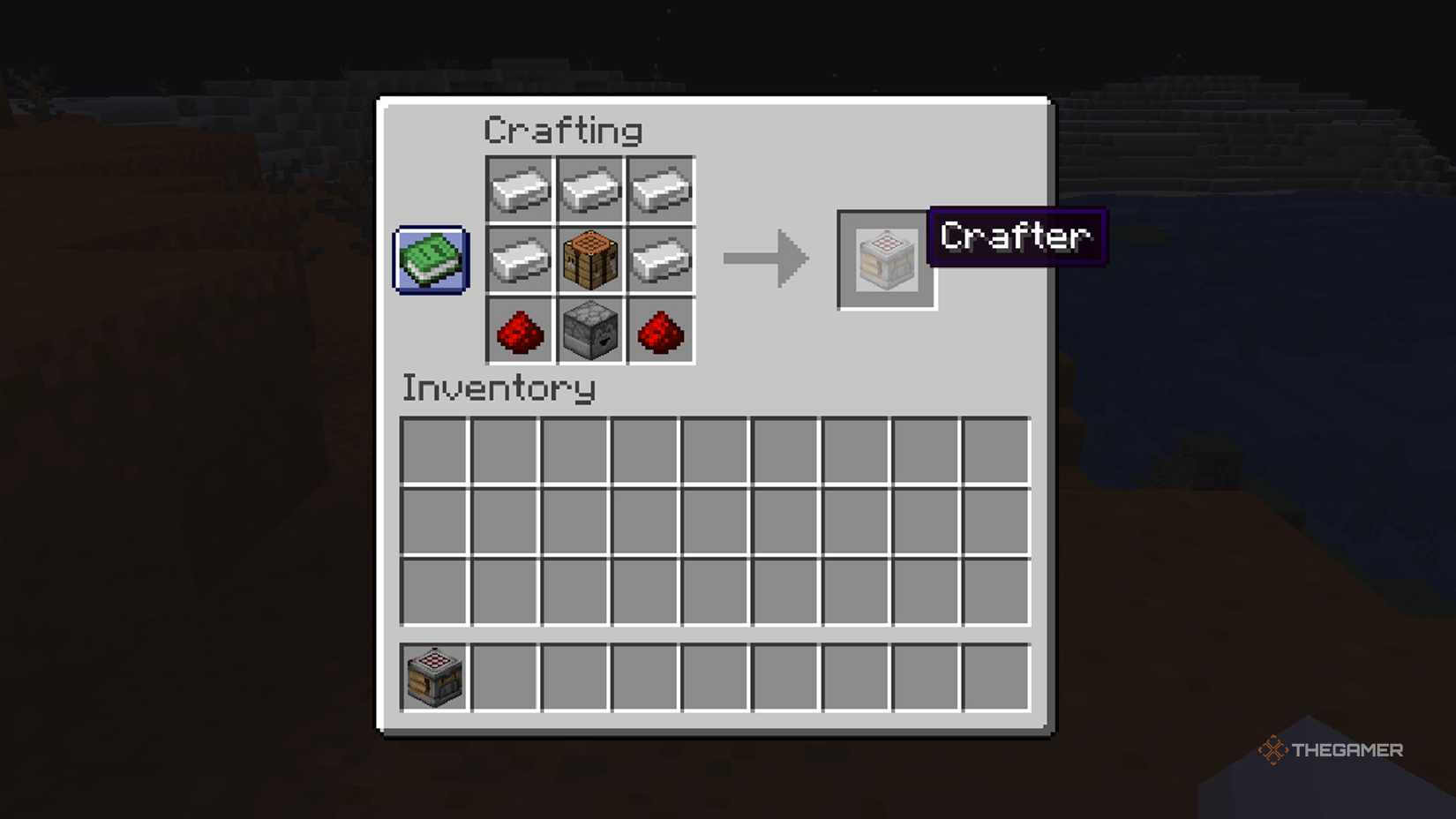Select the iron ingot left of the crafting table
This screenshot has width=1456, height=819.
pyautogui.click(x=519, y=259)
